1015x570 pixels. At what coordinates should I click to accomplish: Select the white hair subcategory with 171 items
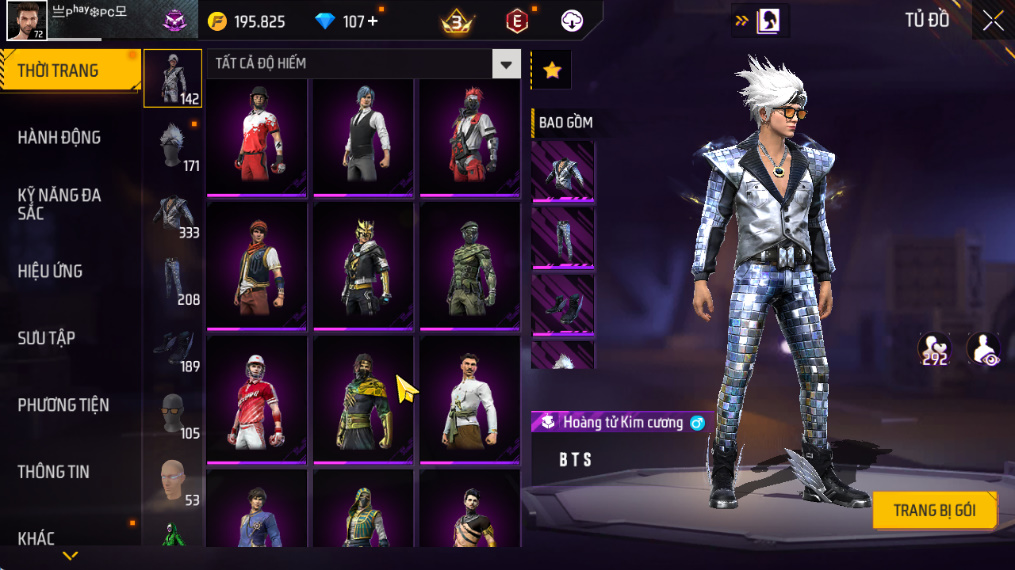pos(173,147)
